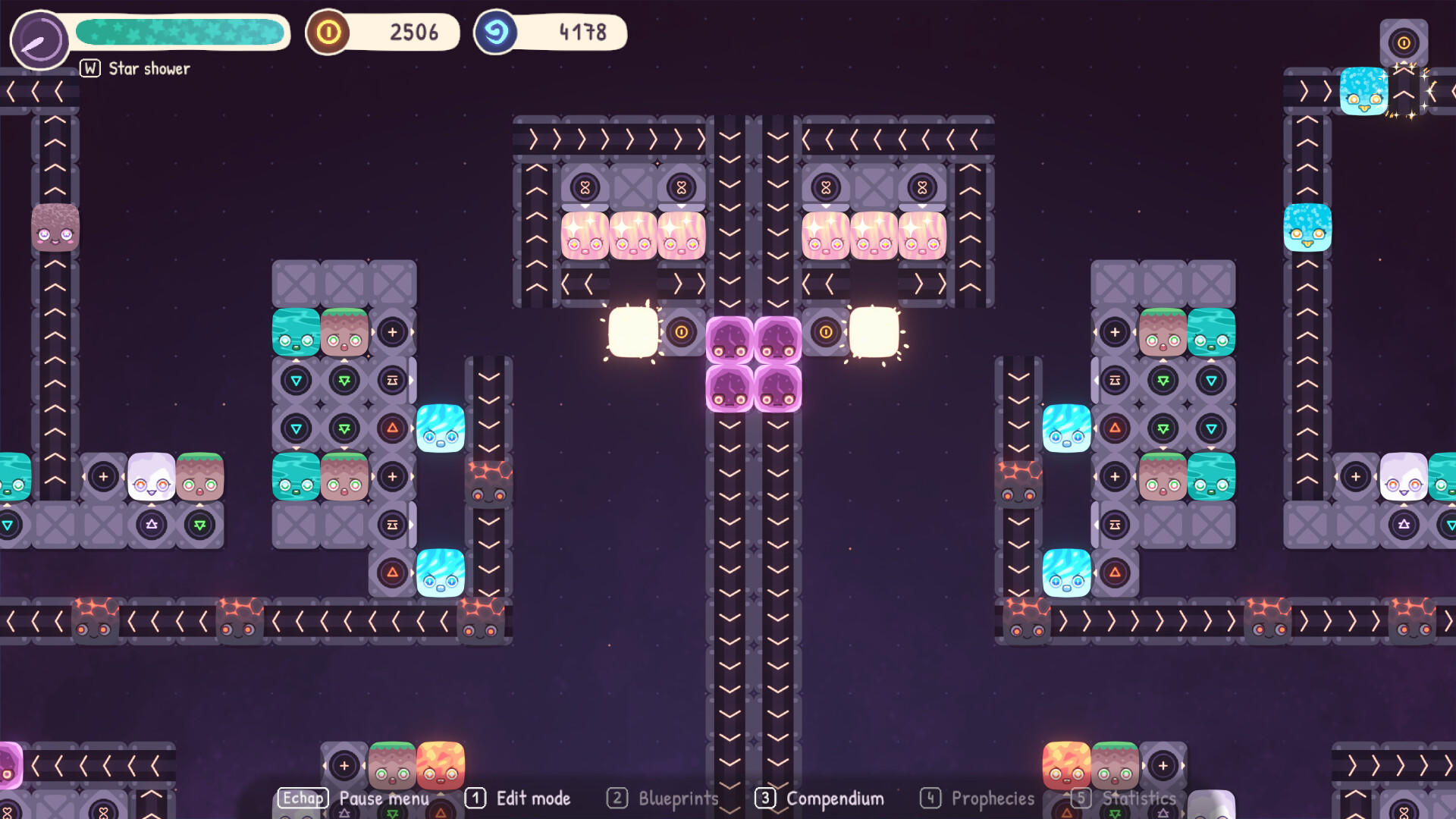Click a plus-sign combiner tile

[392, 332]
